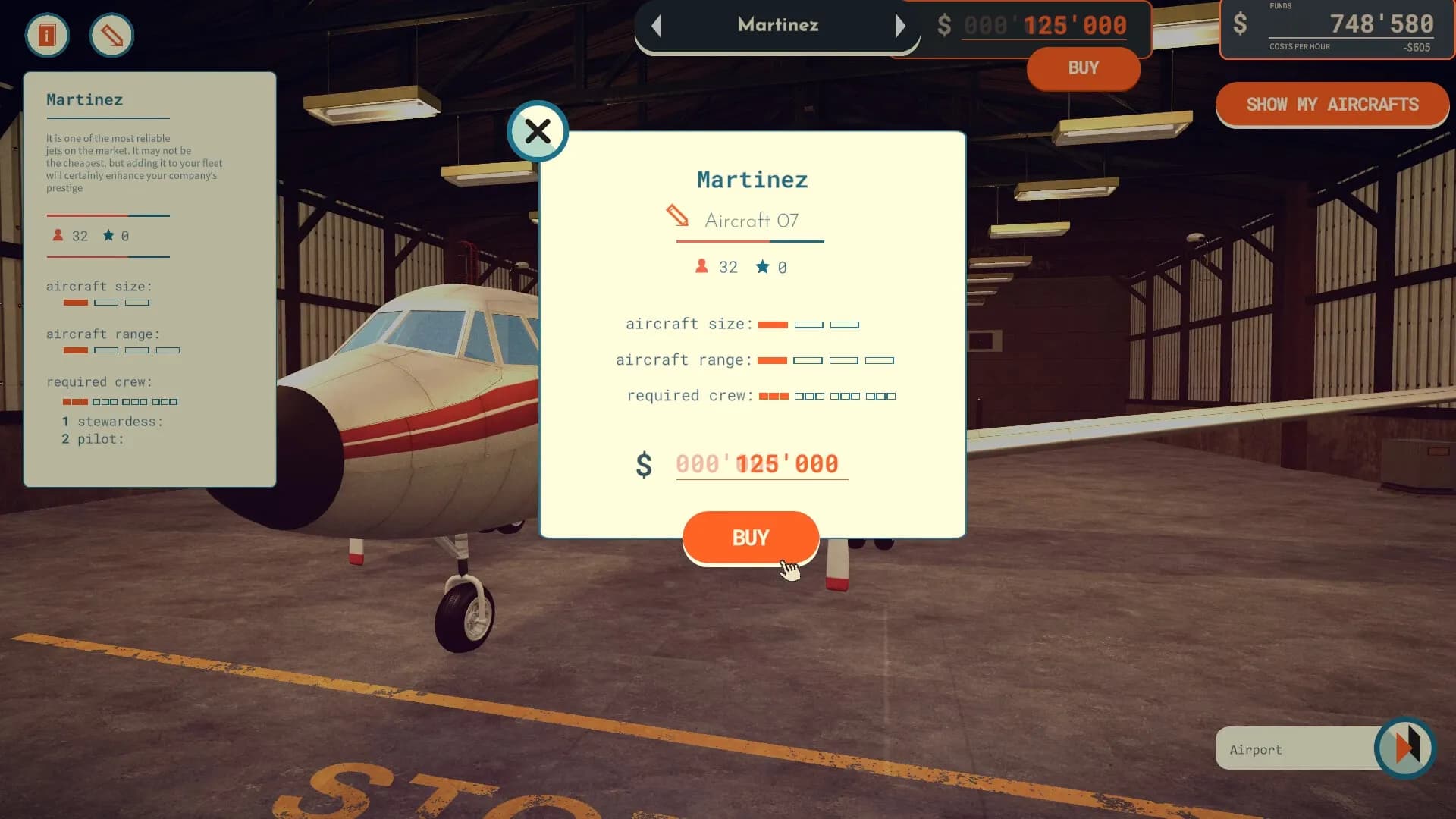Edit the Aircraft 07 name field
The image size is (1456, 819).
[x=752, y=221]
